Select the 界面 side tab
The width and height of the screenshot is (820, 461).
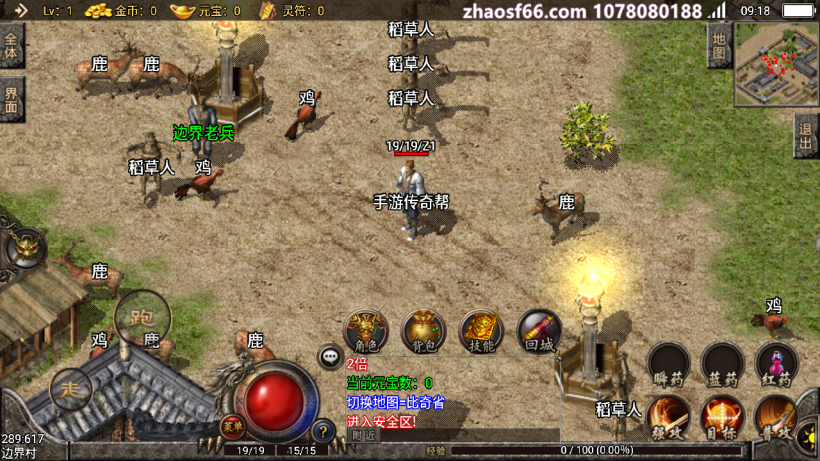[12, 99]
